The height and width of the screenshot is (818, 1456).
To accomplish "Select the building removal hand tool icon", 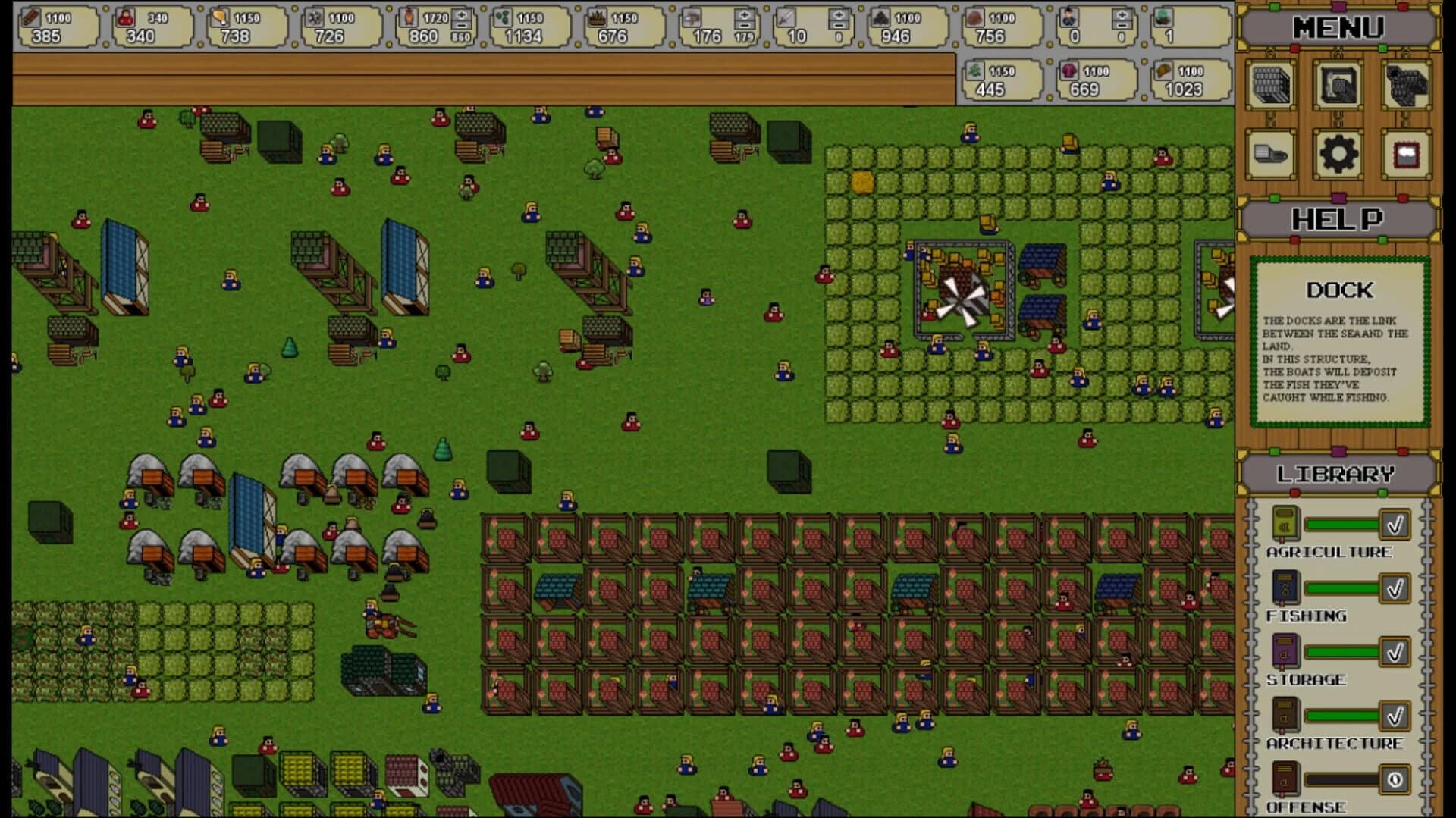I will (1338, 86).
